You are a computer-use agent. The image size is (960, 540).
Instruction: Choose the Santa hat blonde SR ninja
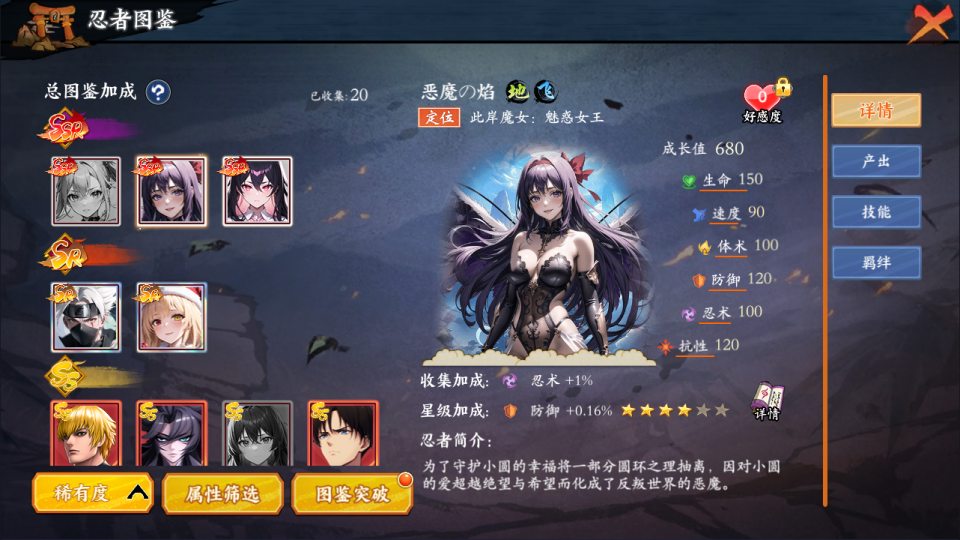tap(171, 317)
